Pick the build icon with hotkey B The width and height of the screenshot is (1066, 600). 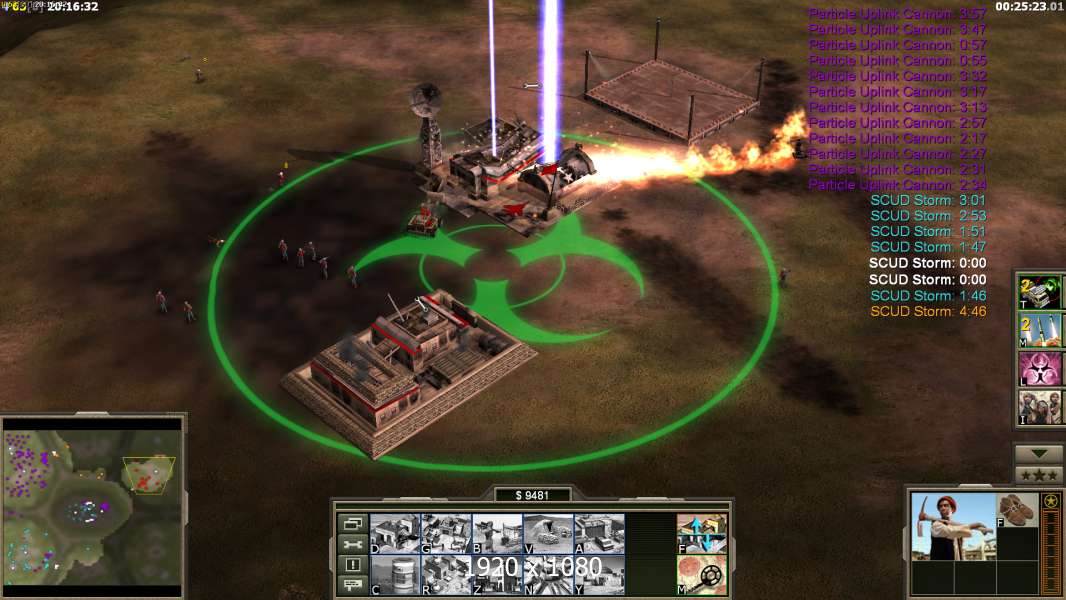click(497, 533)
